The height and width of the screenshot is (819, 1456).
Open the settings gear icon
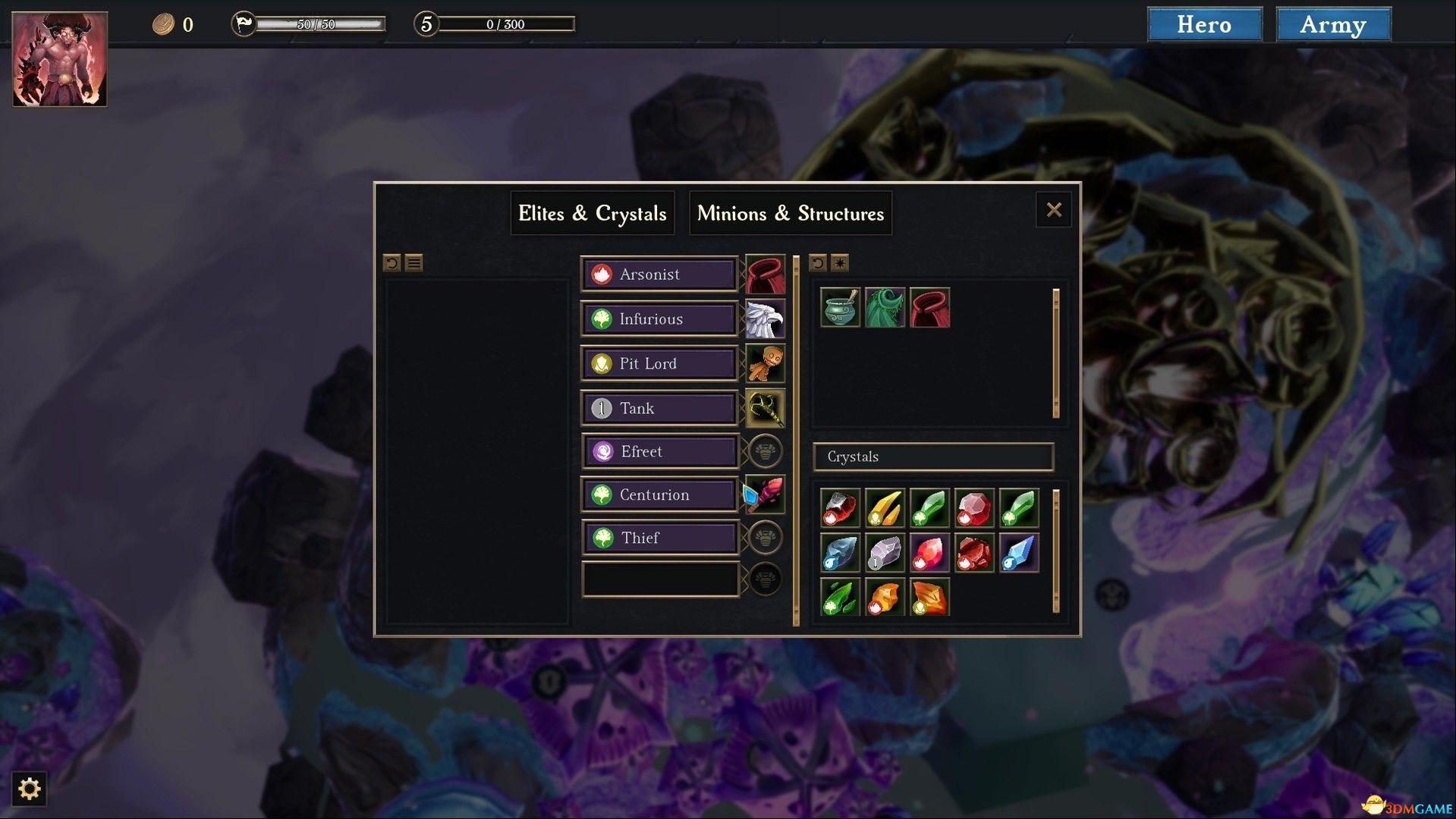[29, 789]
